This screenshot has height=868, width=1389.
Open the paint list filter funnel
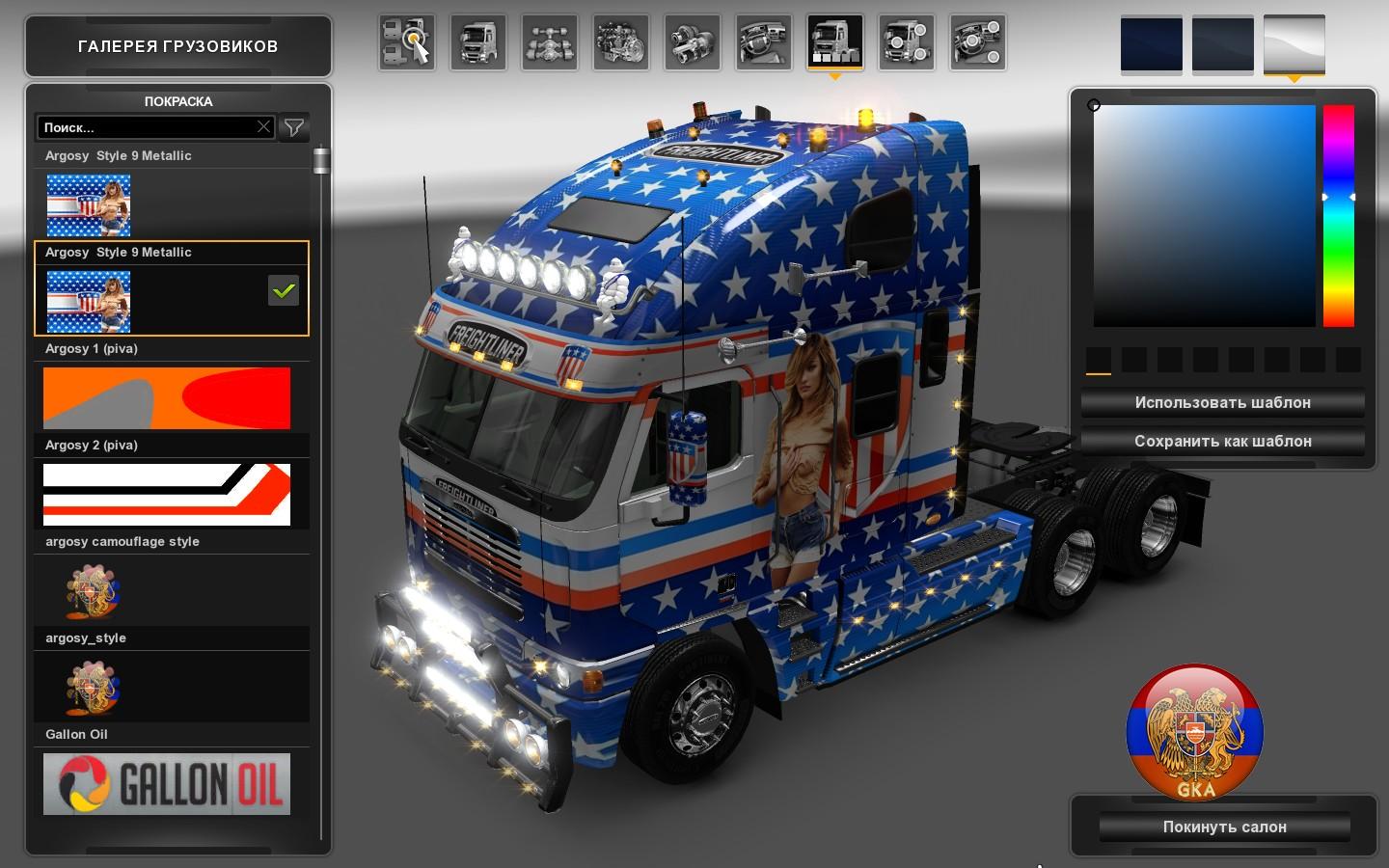click(293, 127)
